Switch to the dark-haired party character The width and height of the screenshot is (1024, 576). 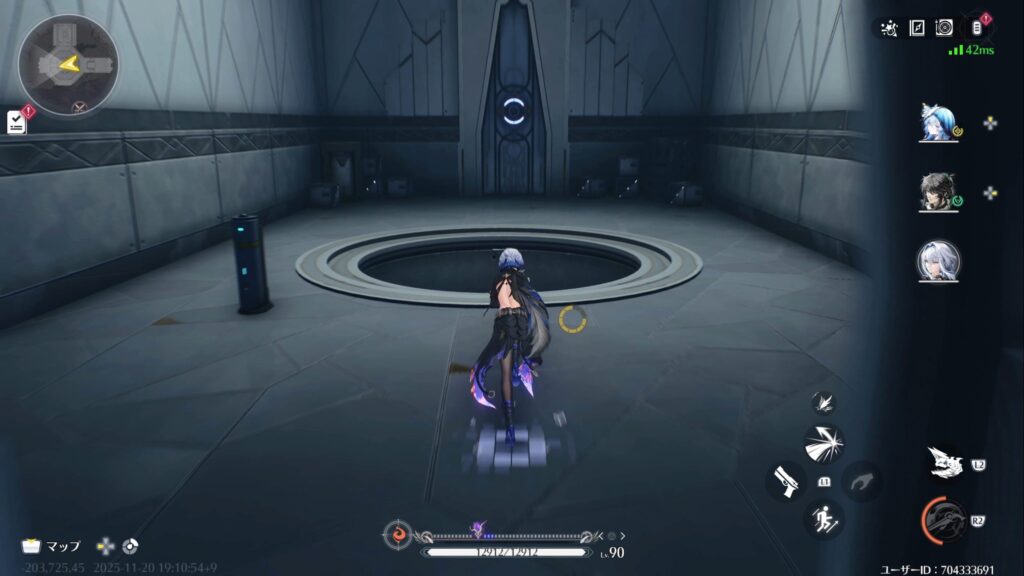click(x=939, y=193)
